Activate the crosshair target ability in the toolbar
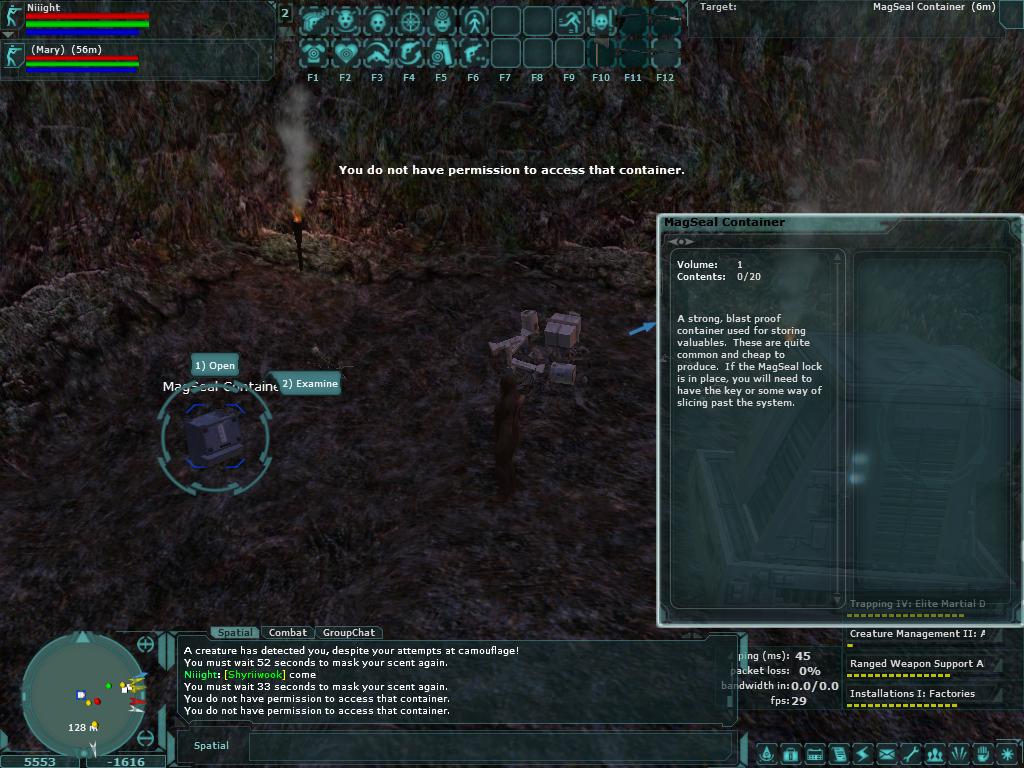 [x=409, y=21]
